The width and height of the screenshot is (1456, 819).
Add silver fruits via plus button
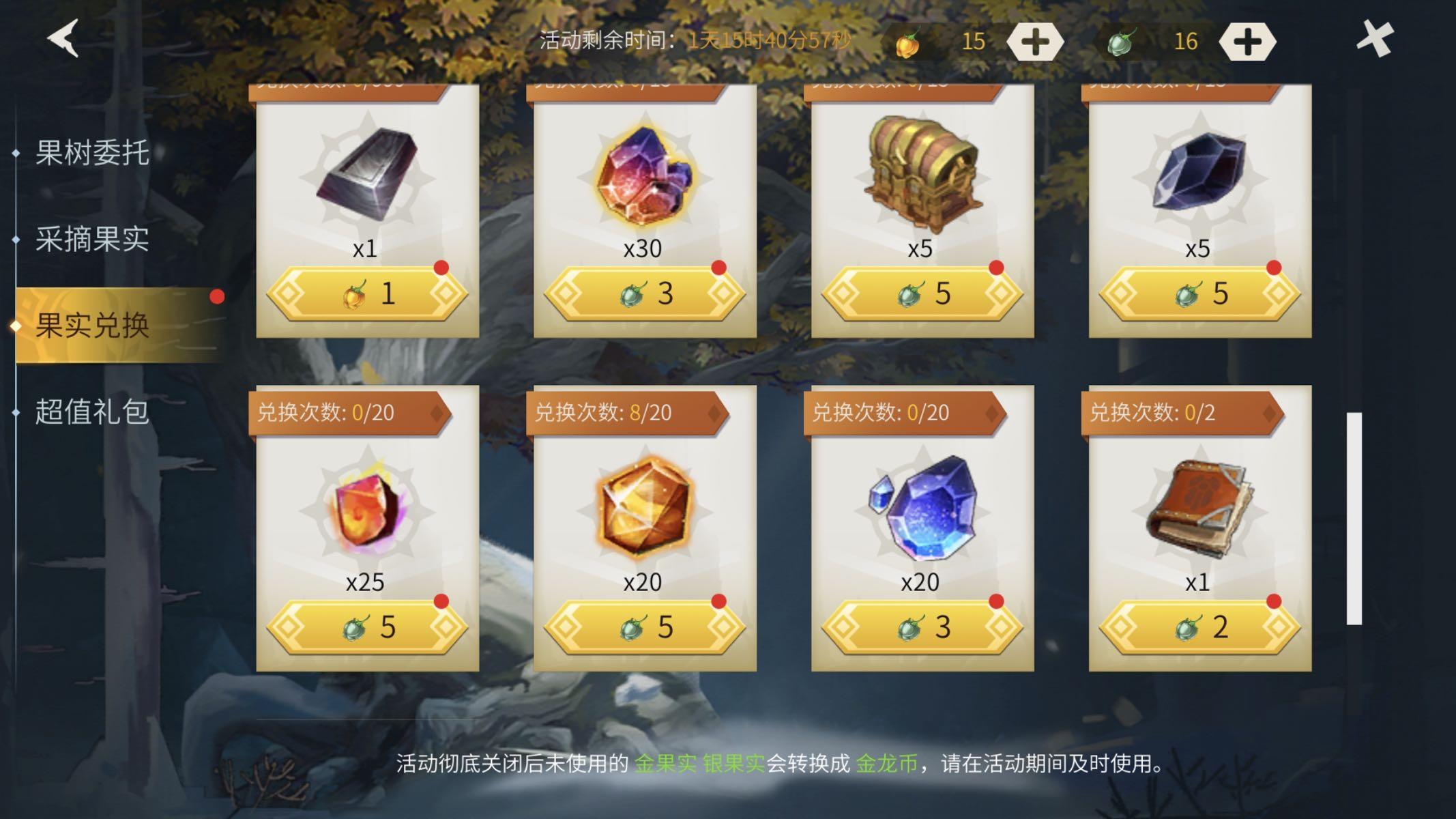pyautogui.click(x=1249, y=41)
